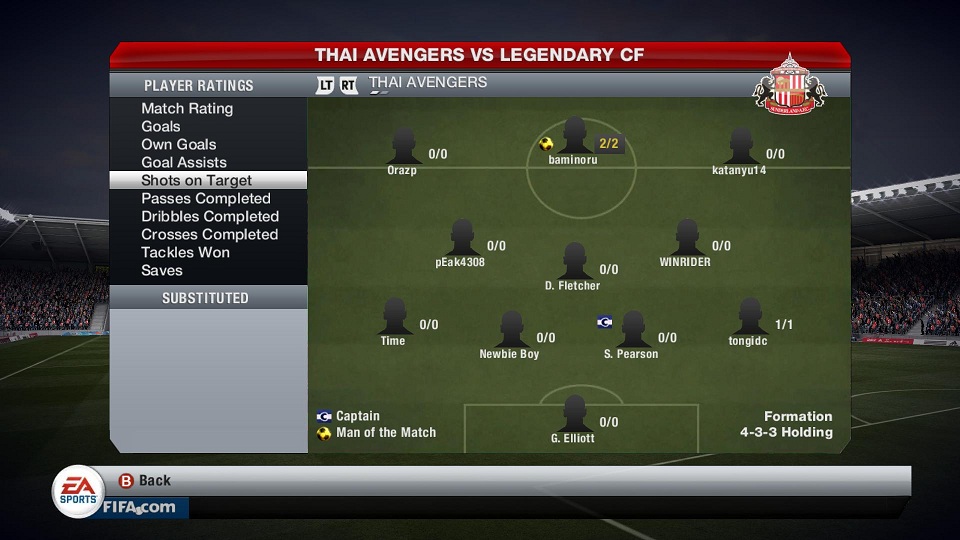Open the Goal Assists rating view
This screenshot has height=540, width=960.
pos(184,162)
